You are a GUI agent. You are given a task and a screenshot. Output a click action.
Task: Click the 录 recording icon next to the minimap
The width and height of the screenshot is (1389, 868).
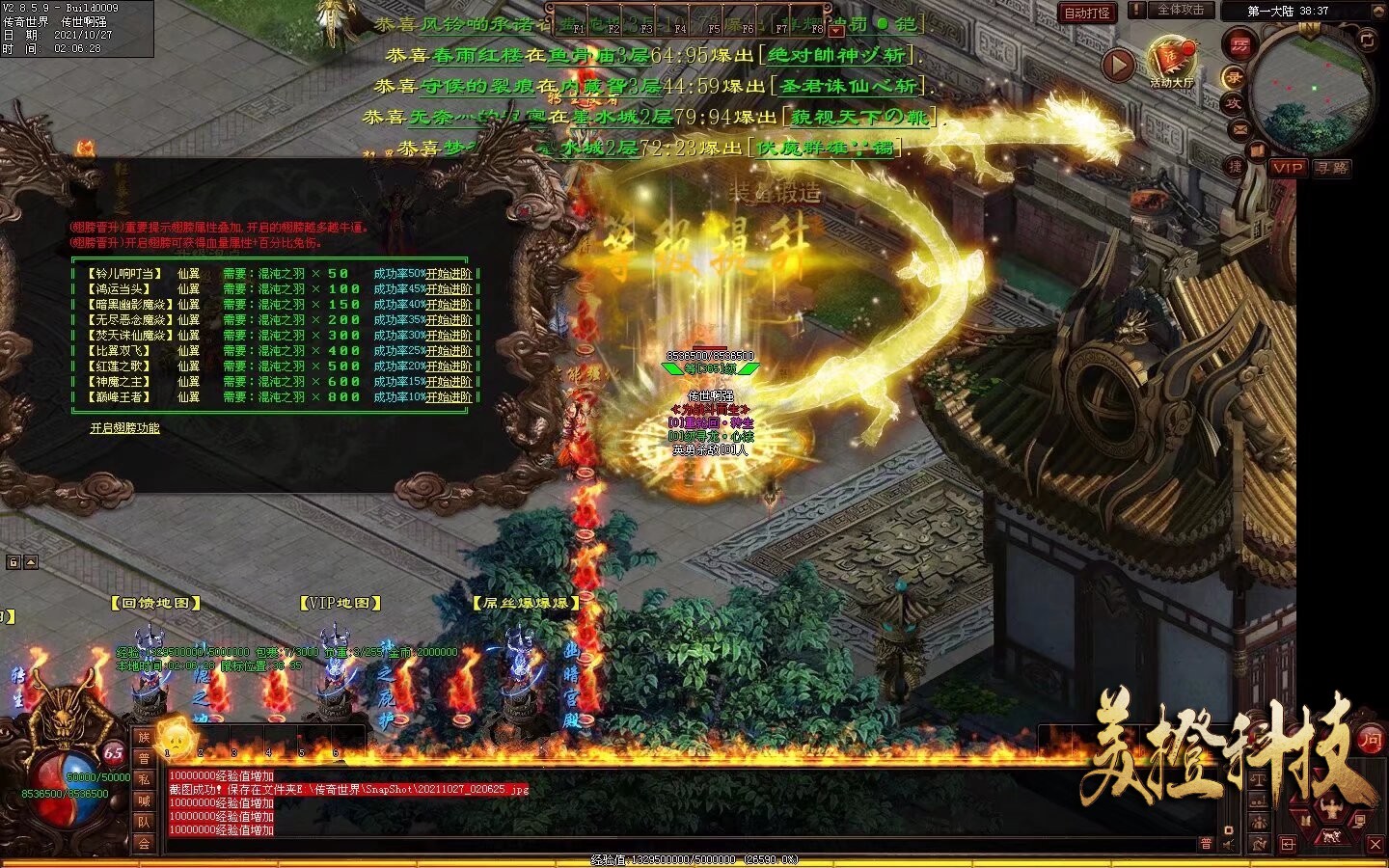point(1234,77)
